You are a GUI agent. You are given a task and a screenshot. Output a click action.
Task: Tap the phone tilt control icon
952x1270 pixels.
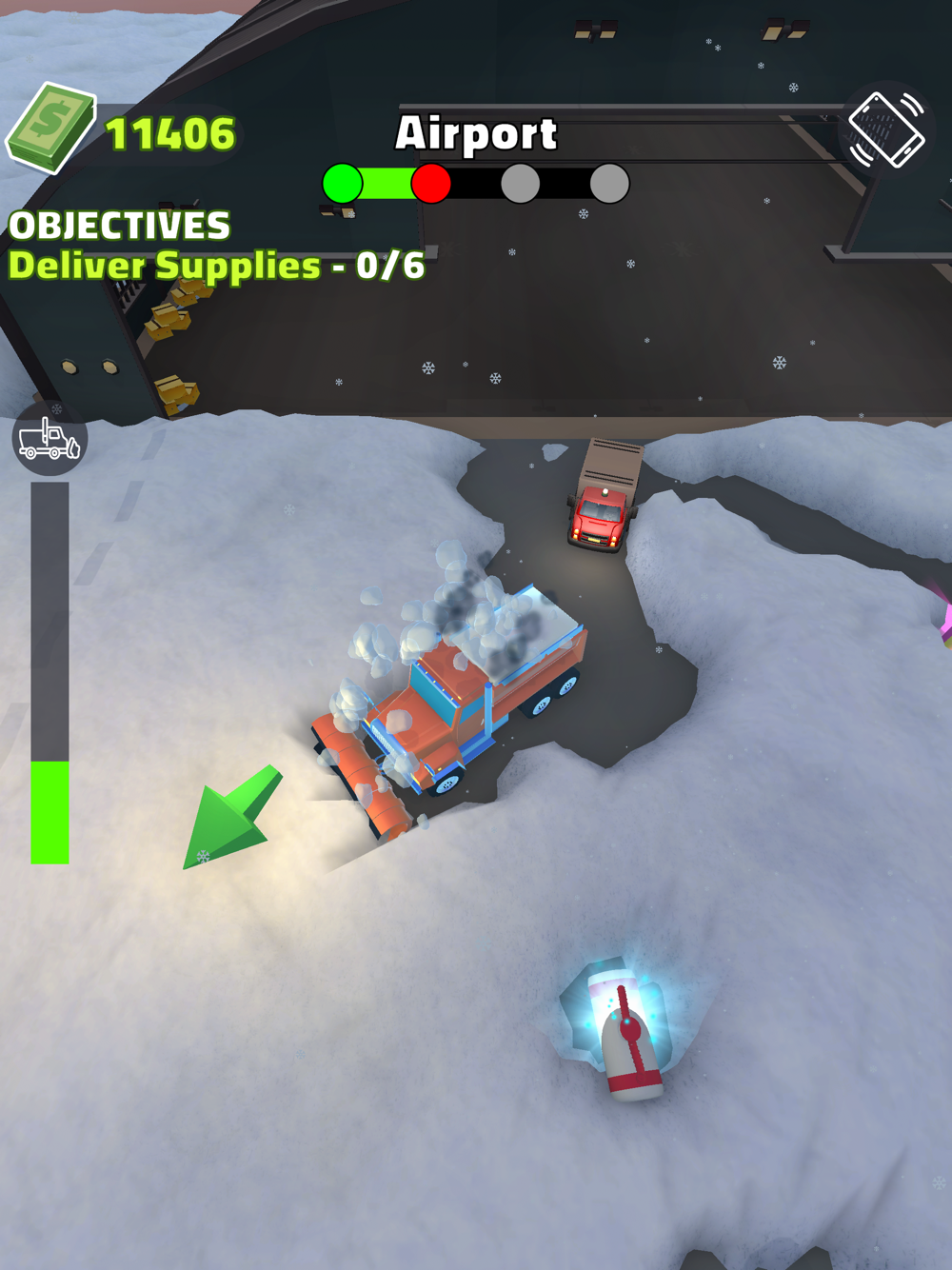click(x=885, y=129)
